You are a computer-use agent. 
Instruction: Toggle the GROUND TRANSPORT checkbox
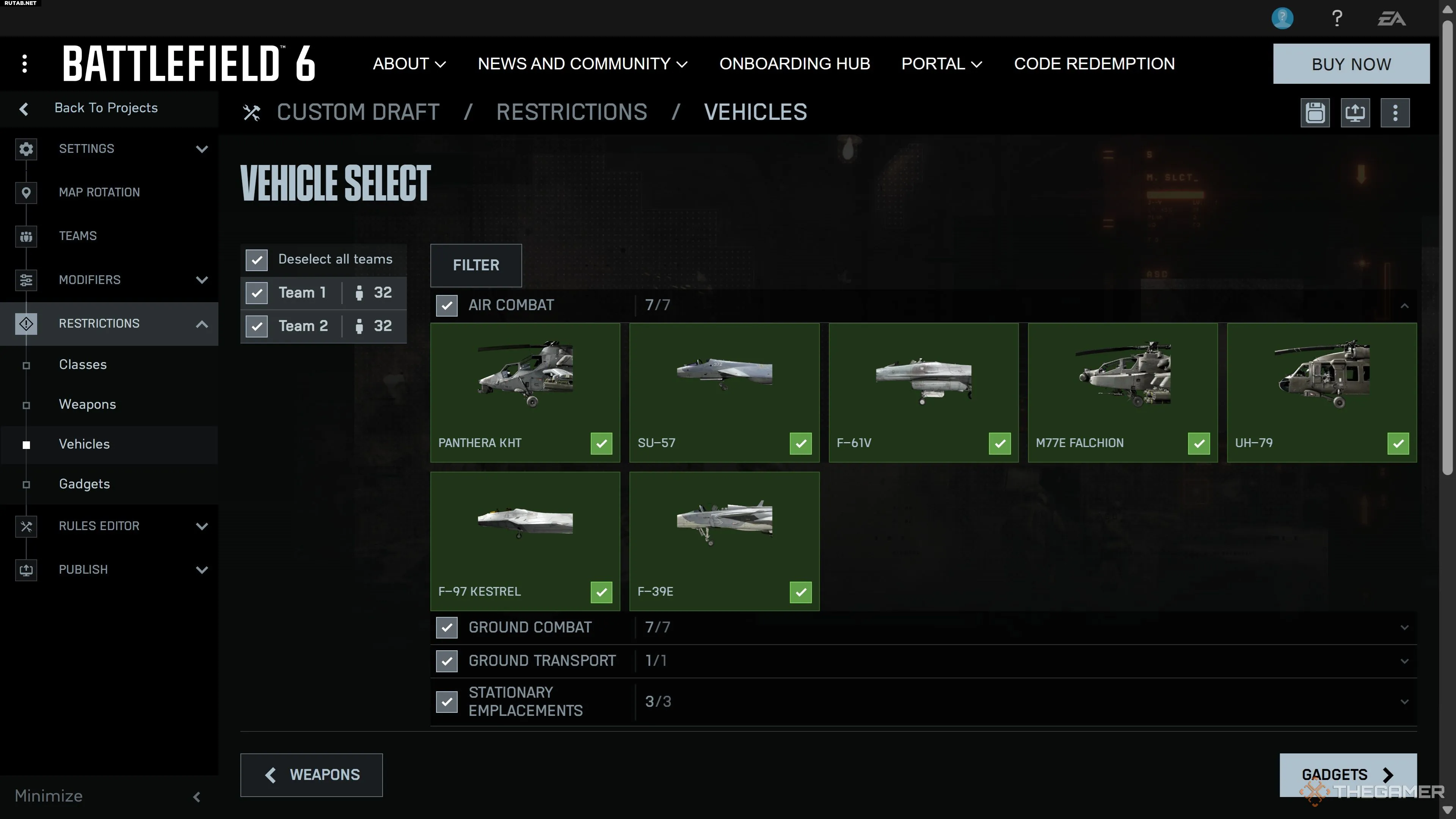(x=447, y=661)
